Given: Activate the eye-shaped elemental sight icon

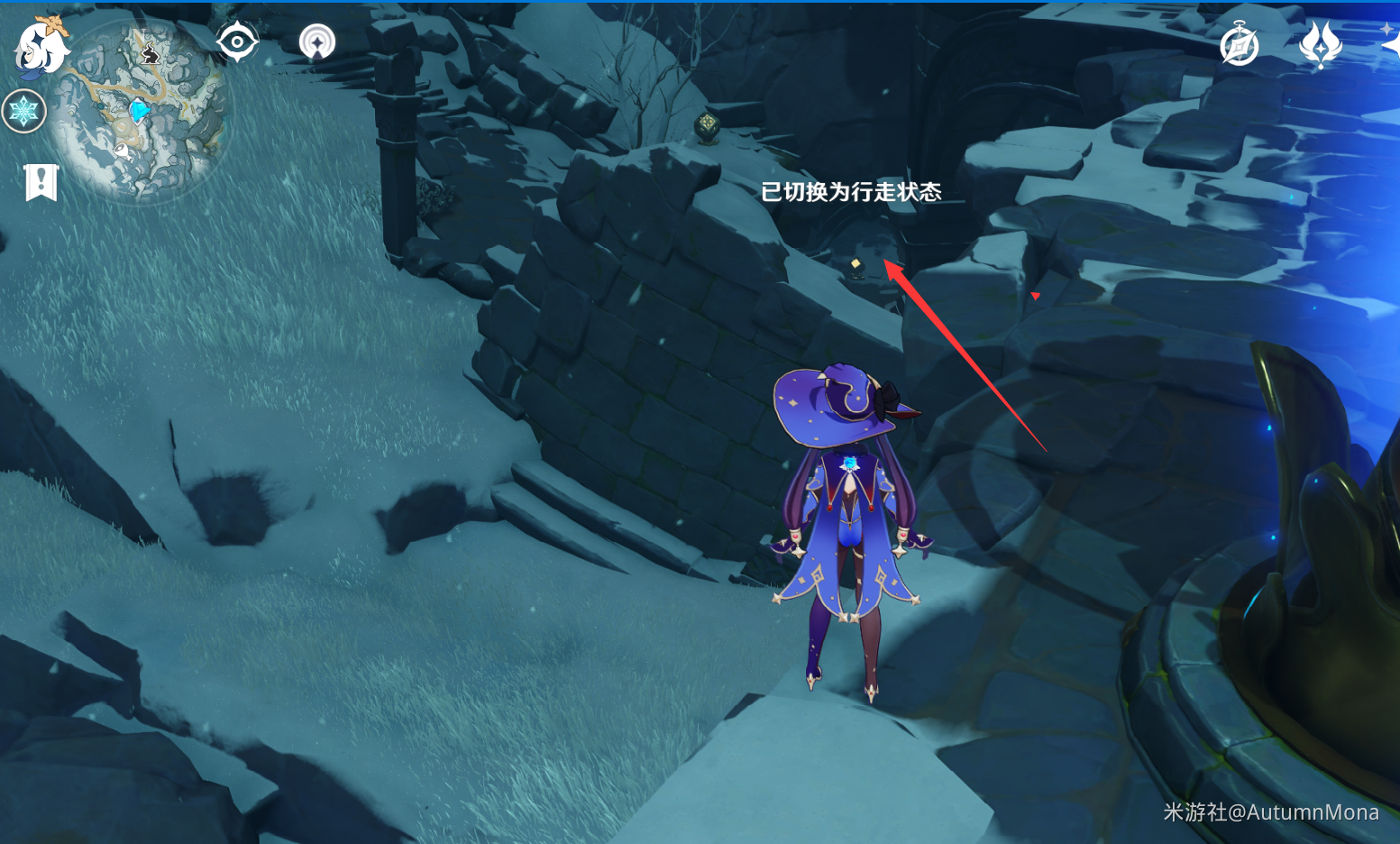Looking at the screenshot, I should (x=237, y=41).
